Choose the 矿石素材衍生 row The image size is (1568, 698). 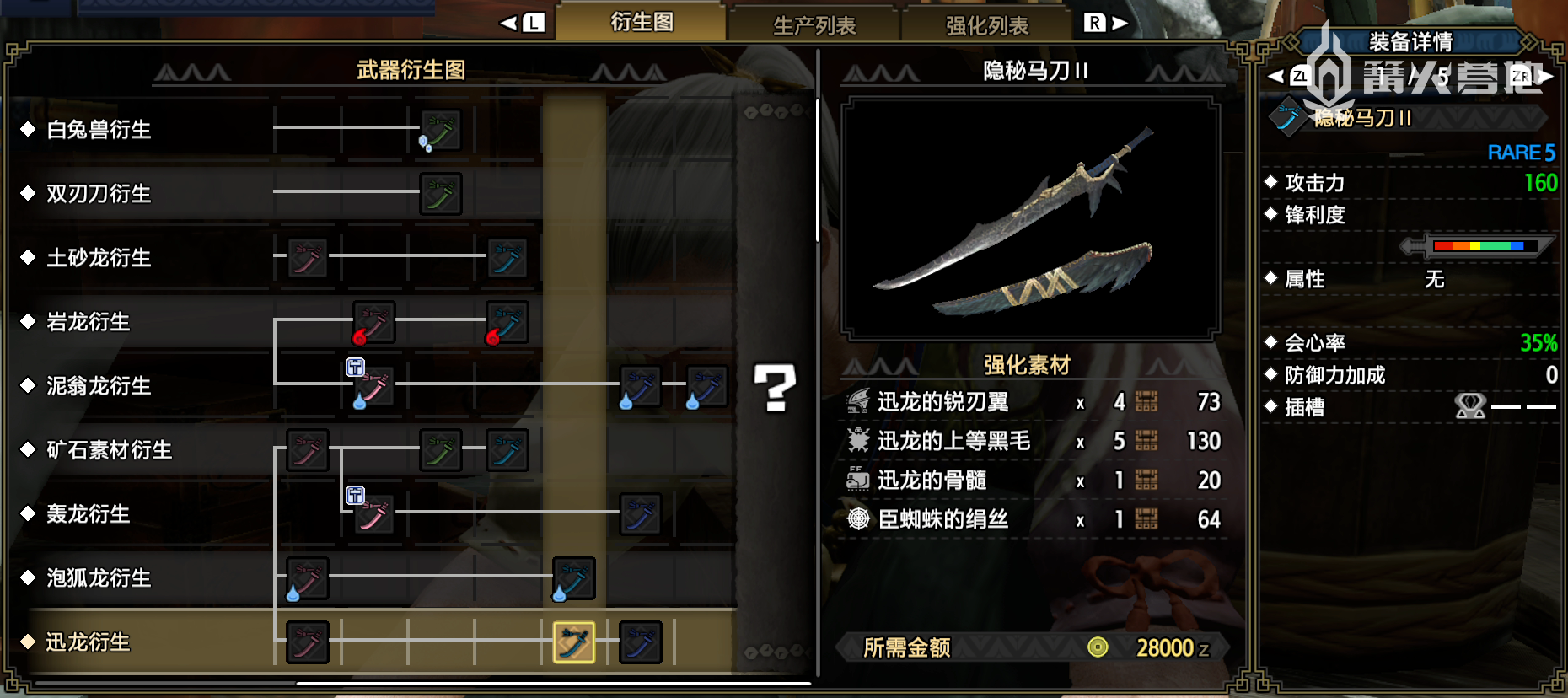(109, 450)
